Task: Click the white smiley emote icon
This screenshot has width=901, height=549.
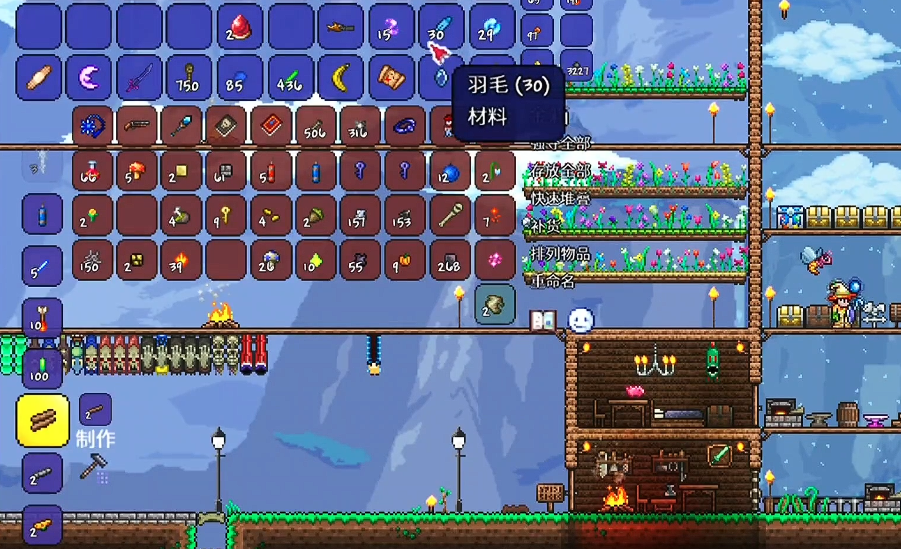Action: pyautogui.click(x=581, y=320)
